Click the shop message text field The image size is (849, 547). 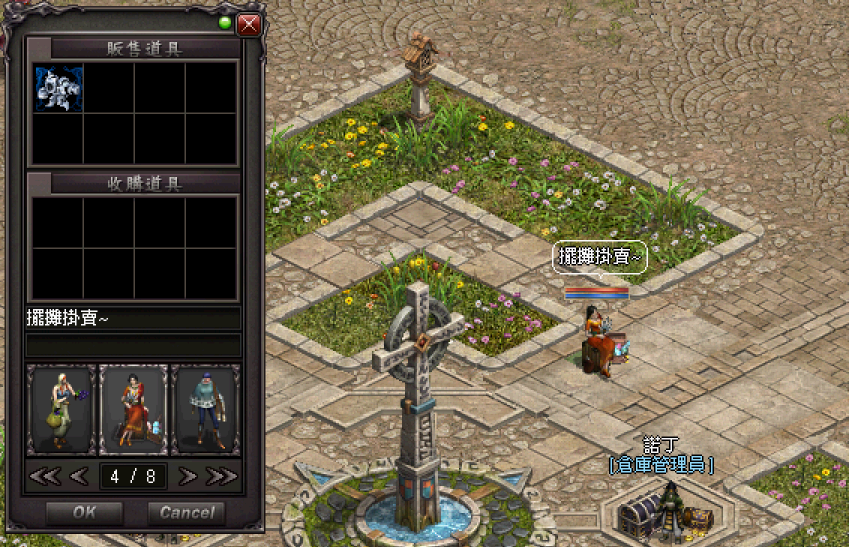point(133,319)
